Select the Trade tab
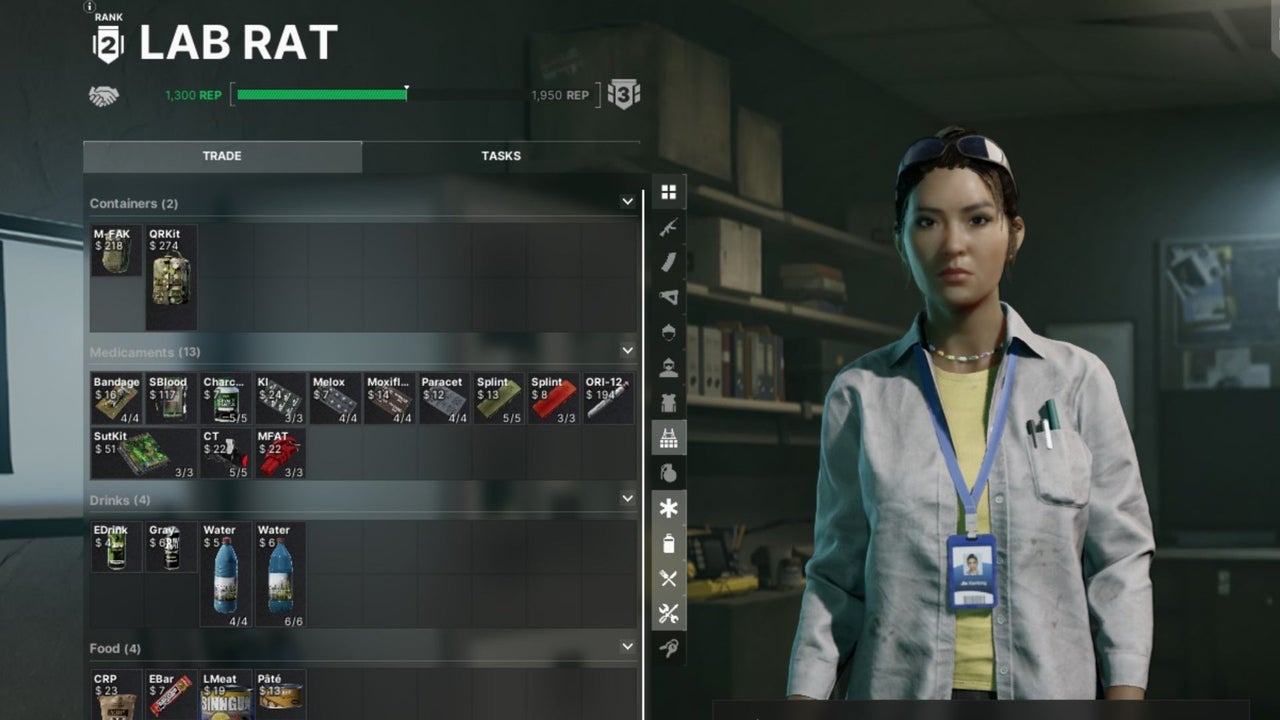The height and width of the screenshot is (720, 1280). click(x=222, y=156)
